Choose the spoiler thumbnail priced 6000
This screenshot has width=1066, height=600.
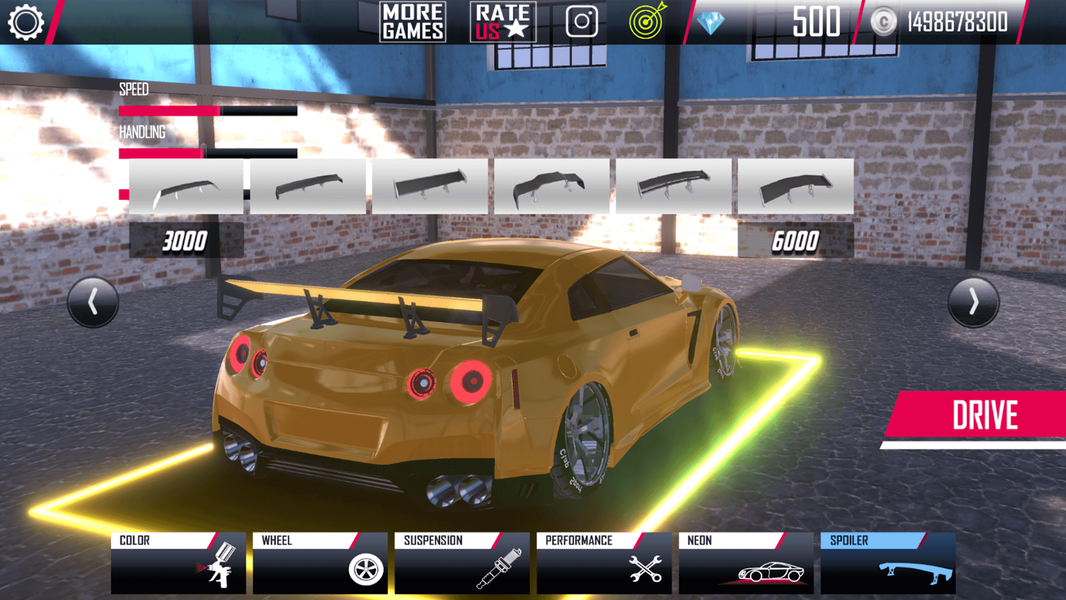[x=796, y=186]
